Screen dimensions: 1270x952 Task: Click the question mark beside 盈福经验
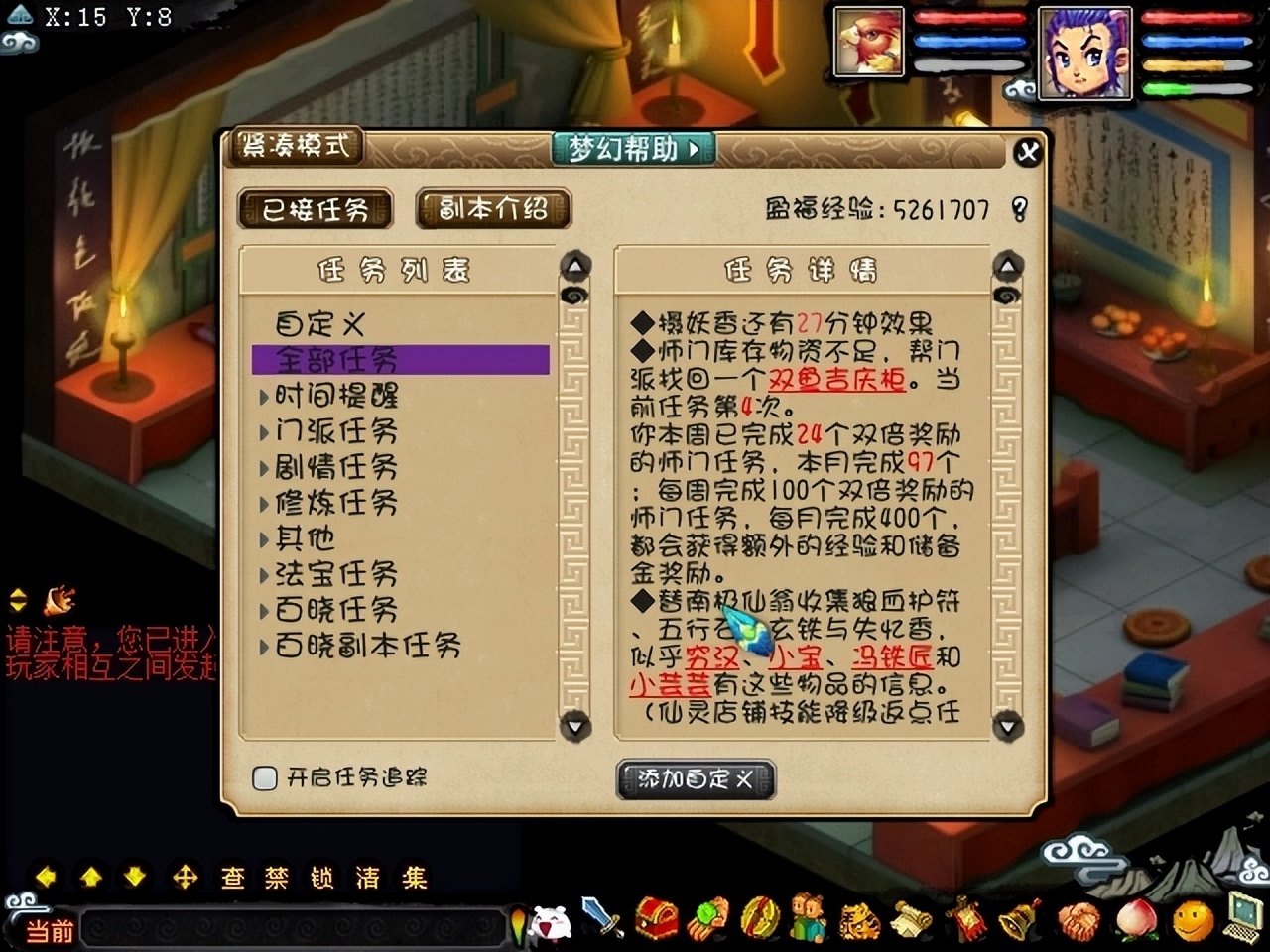1020,208
